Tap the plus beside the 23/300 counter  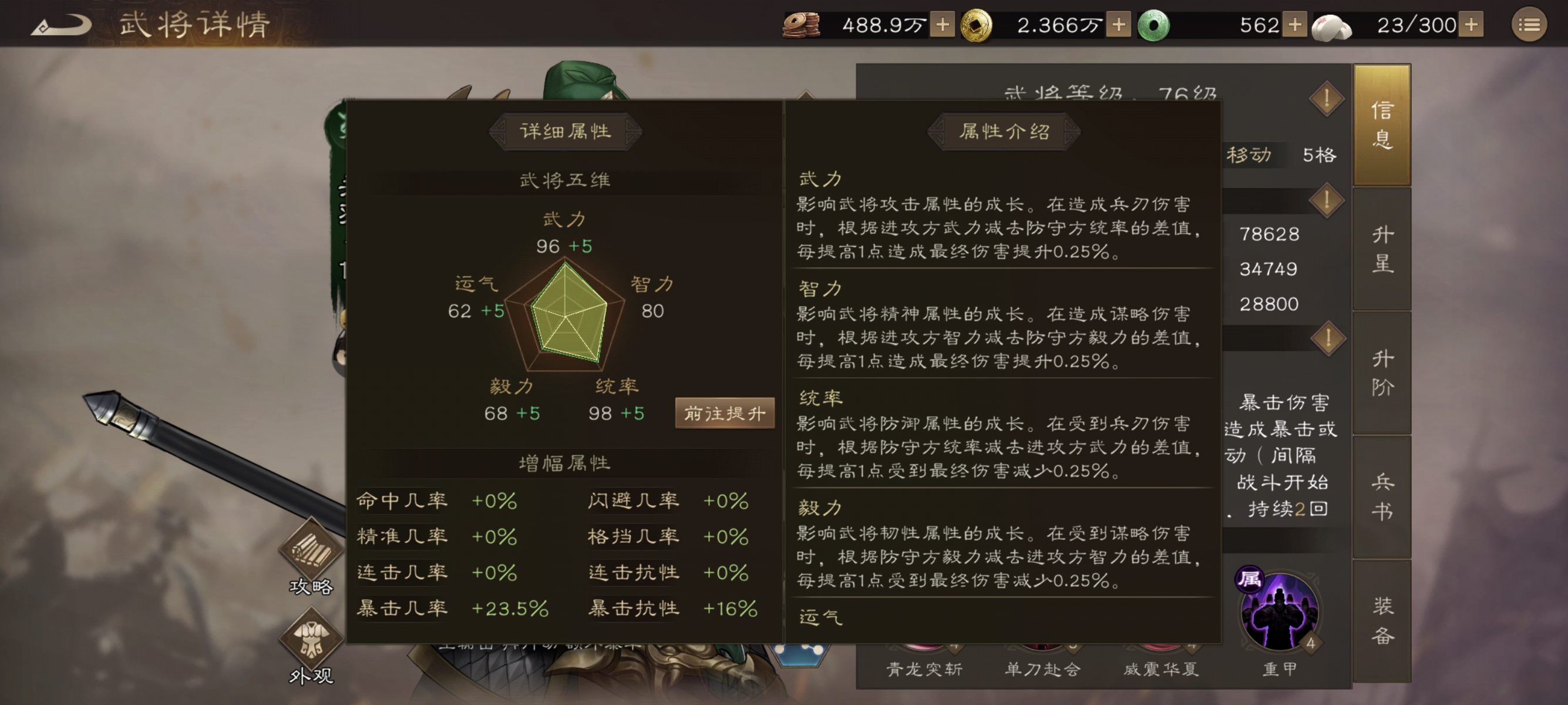point(1472,25)
